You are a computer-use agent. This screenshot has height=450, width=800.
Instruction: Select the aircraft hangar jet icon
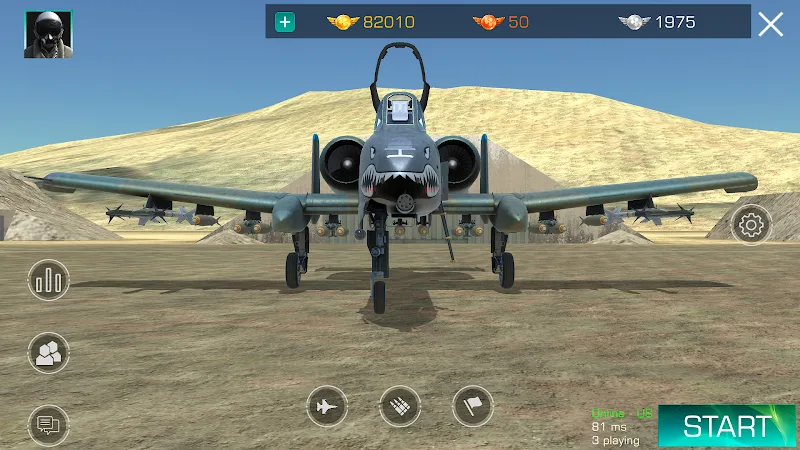327,406
